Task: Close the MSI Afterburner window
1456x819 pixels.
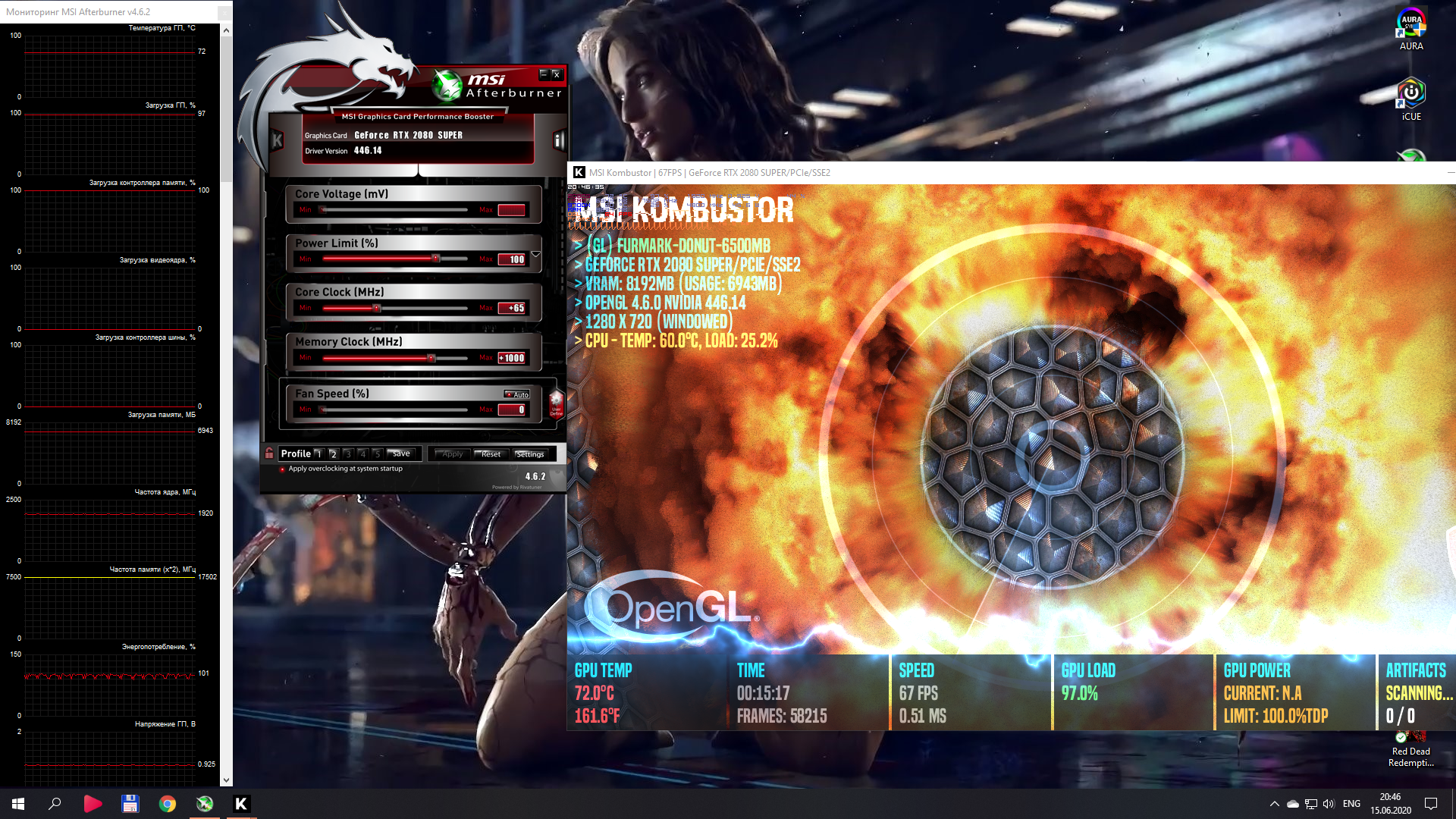Action: click(557, 74)
